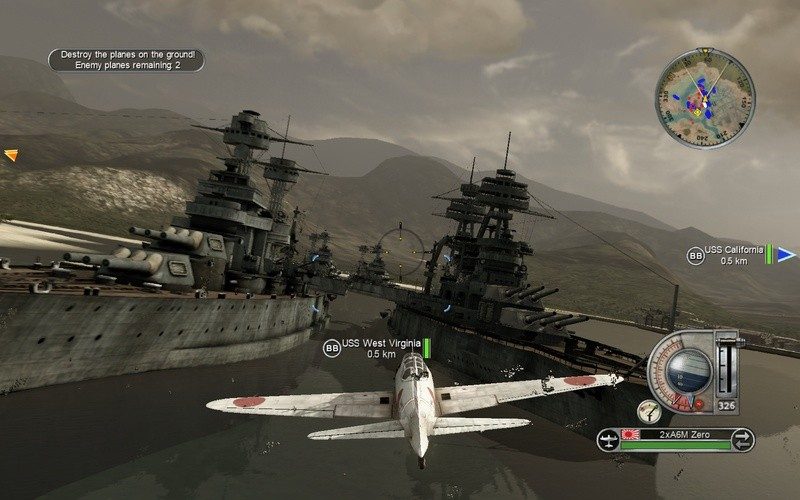This screenshot has width=800, height=500.
Task: Click the small round gauge beside the unit panel
Action: coord(650,411)
